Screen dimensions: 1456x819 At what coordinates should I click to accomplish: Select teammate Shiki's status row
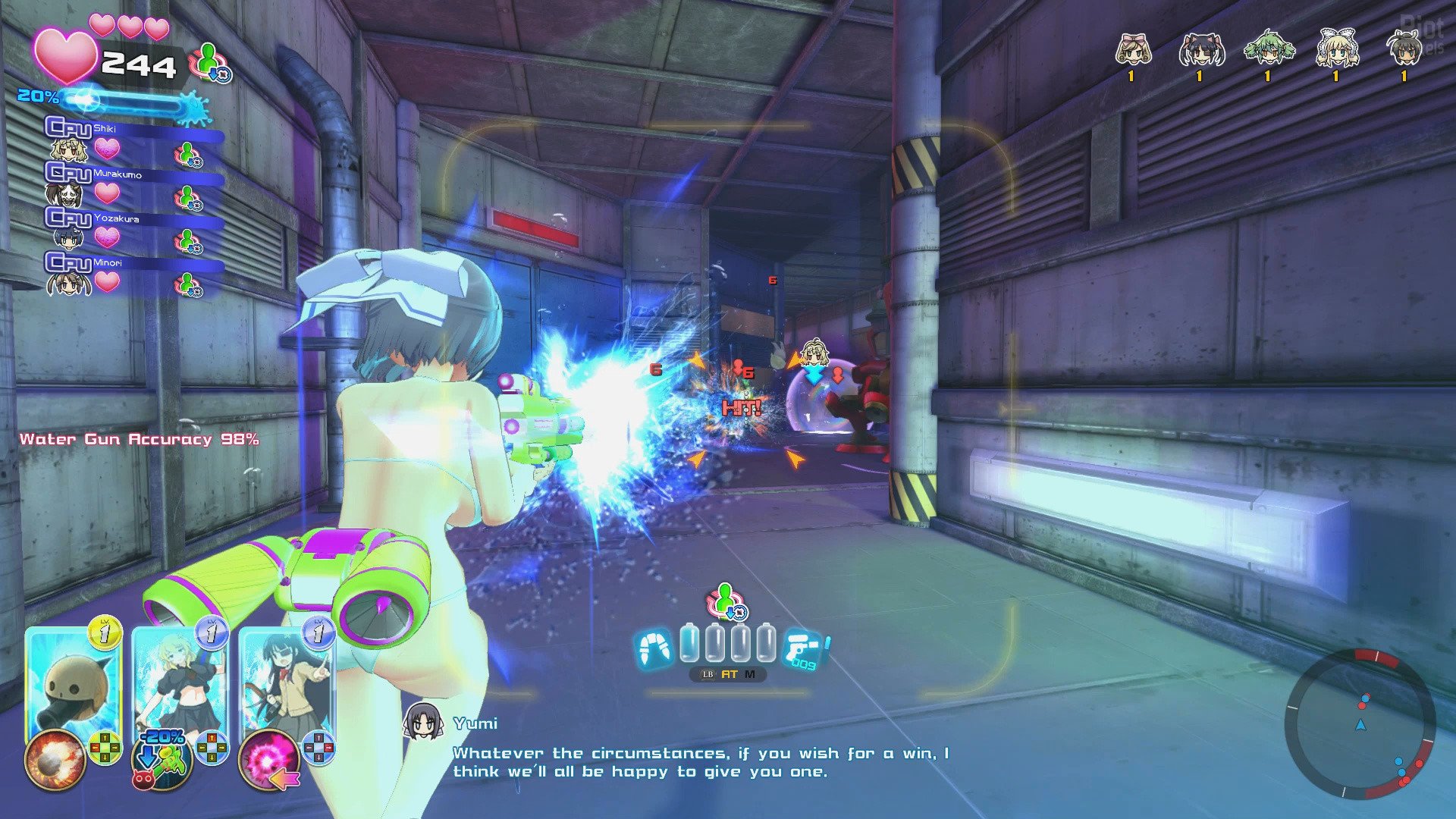[133, 140]
